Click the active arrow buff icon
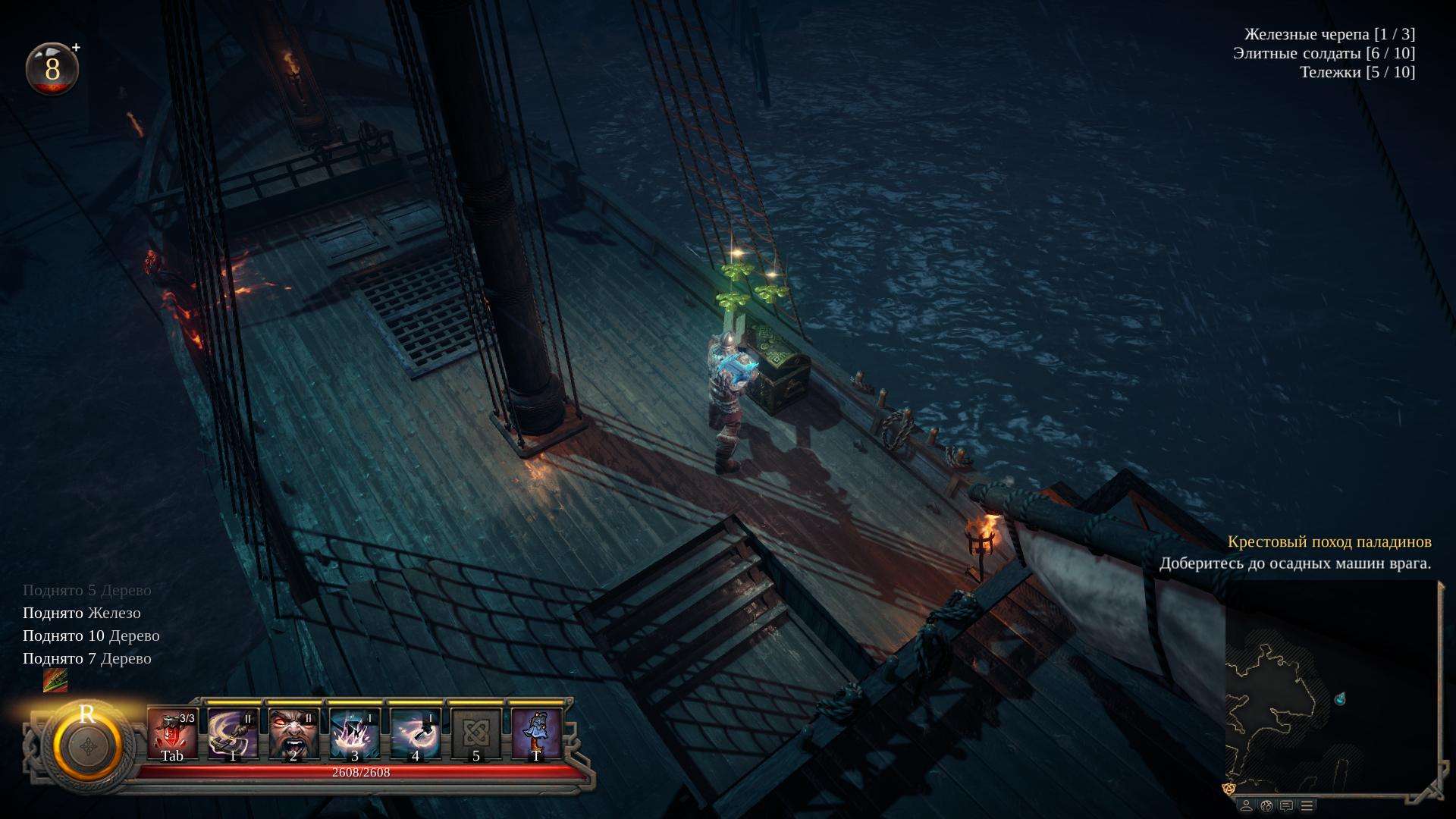Viewport: 1456px width, 819px height. (55, 680)
